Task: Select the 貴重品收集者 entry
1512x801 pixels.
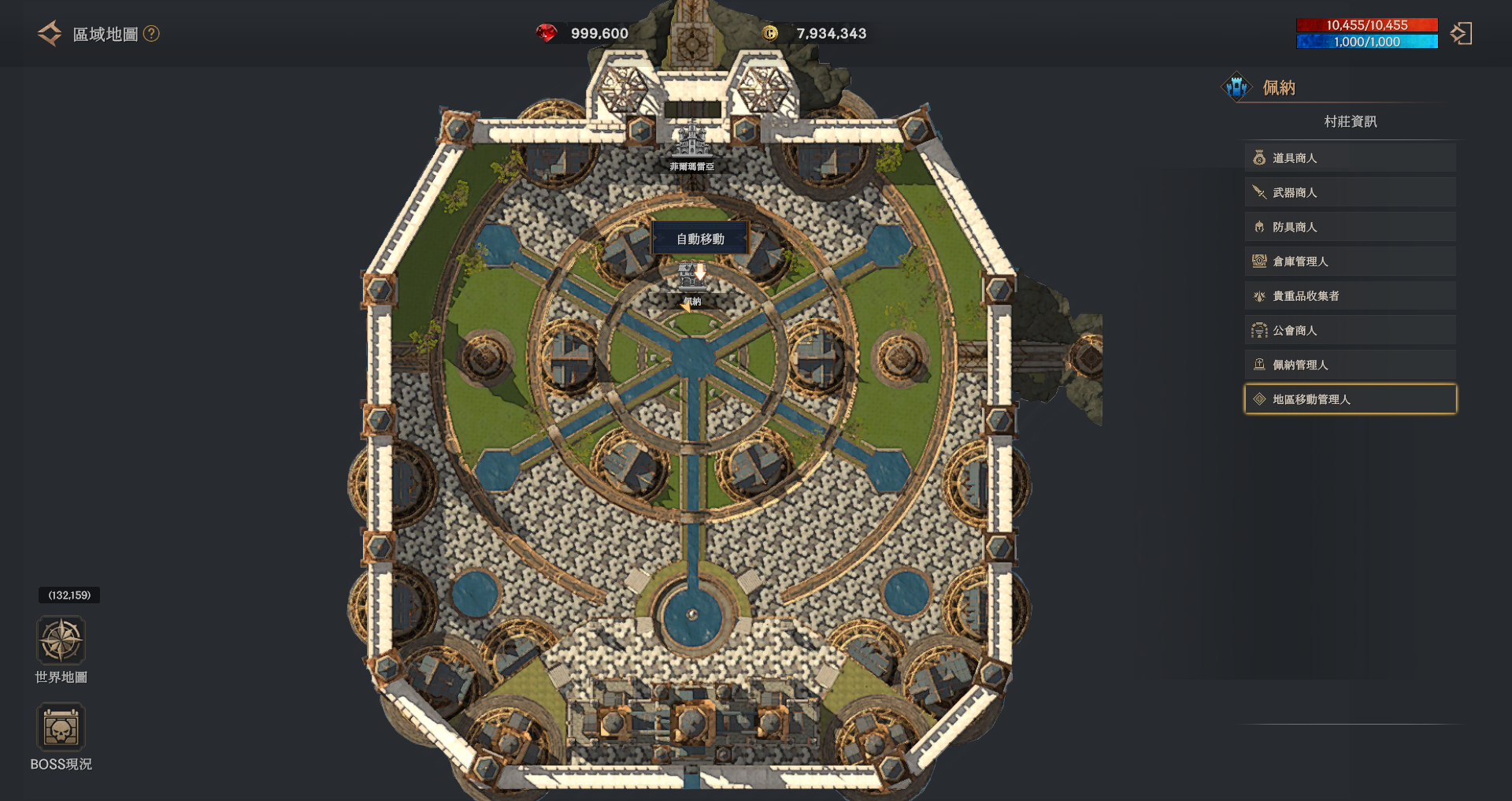Action: [x=1350, y=296]
